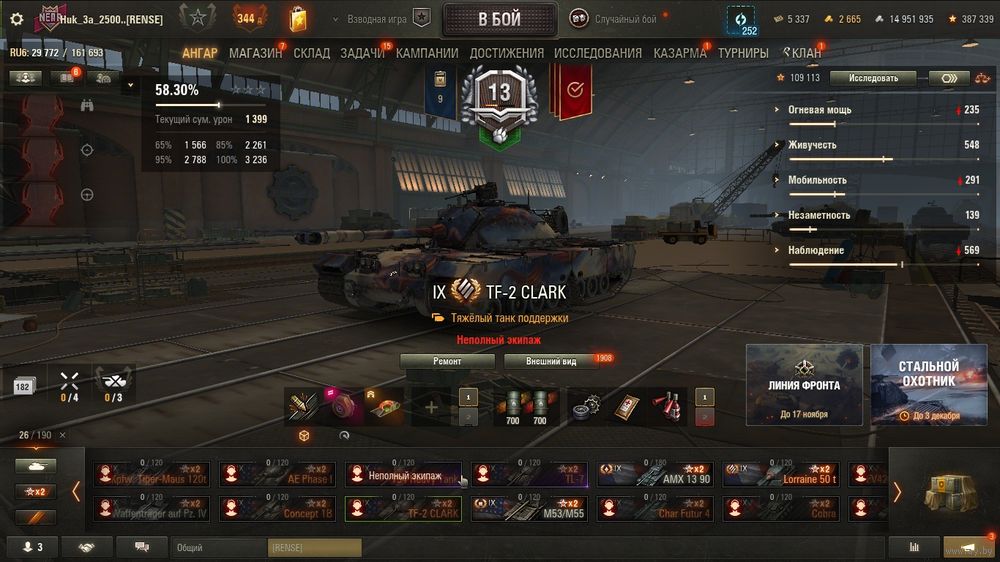Switch to the ТУРНИРЫ tab
1000x562 pixels.
click(743, 53)
